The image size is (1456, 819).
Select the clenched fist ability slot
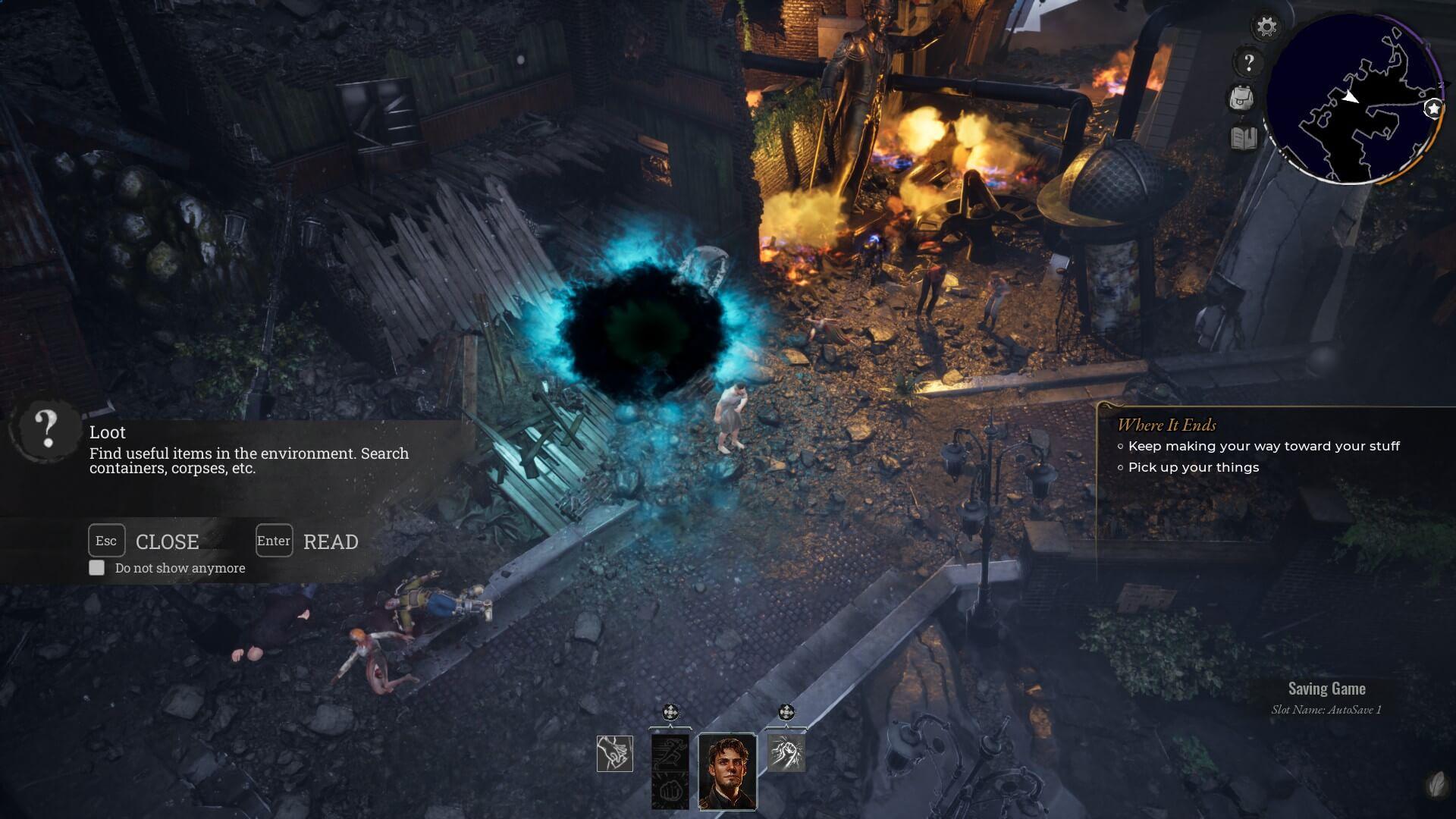coord(670,791)
